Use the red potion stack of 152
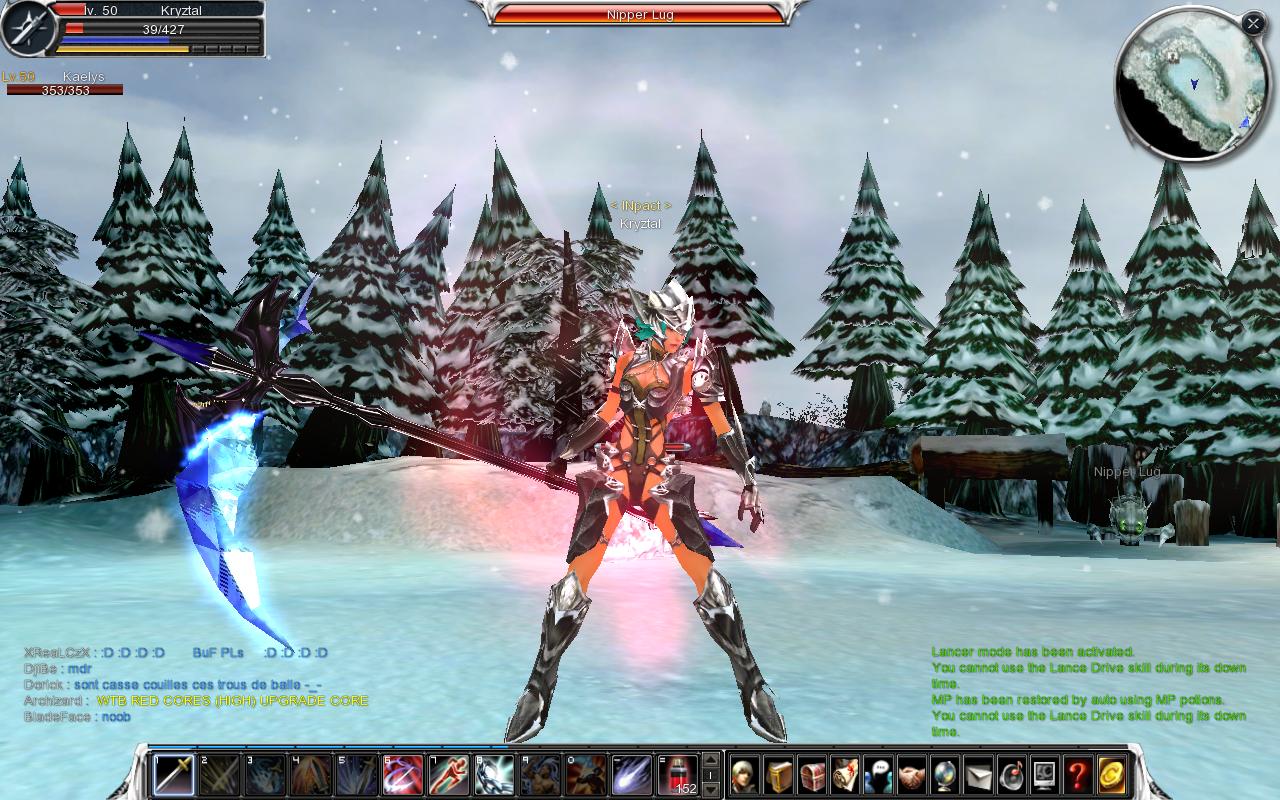 [x=679, y=775]
